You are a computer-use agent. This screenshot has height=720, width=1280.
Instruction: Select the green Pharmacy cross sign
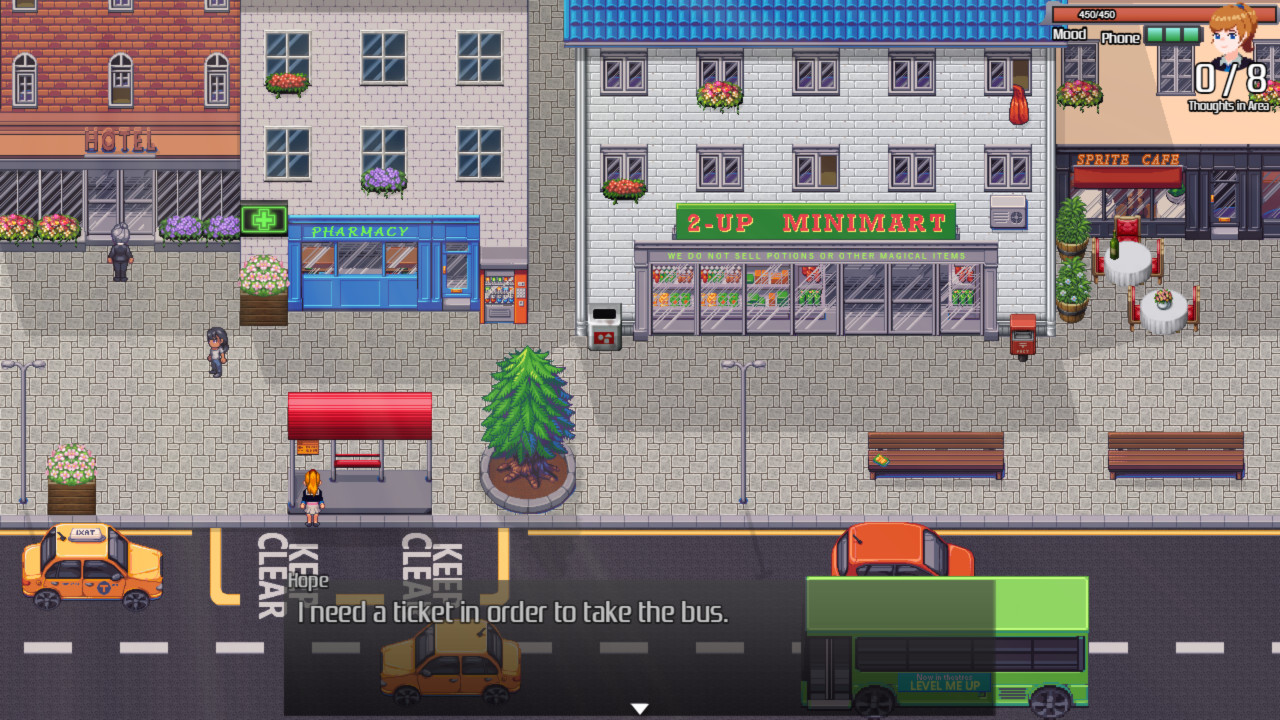click(x=262, y=219)
